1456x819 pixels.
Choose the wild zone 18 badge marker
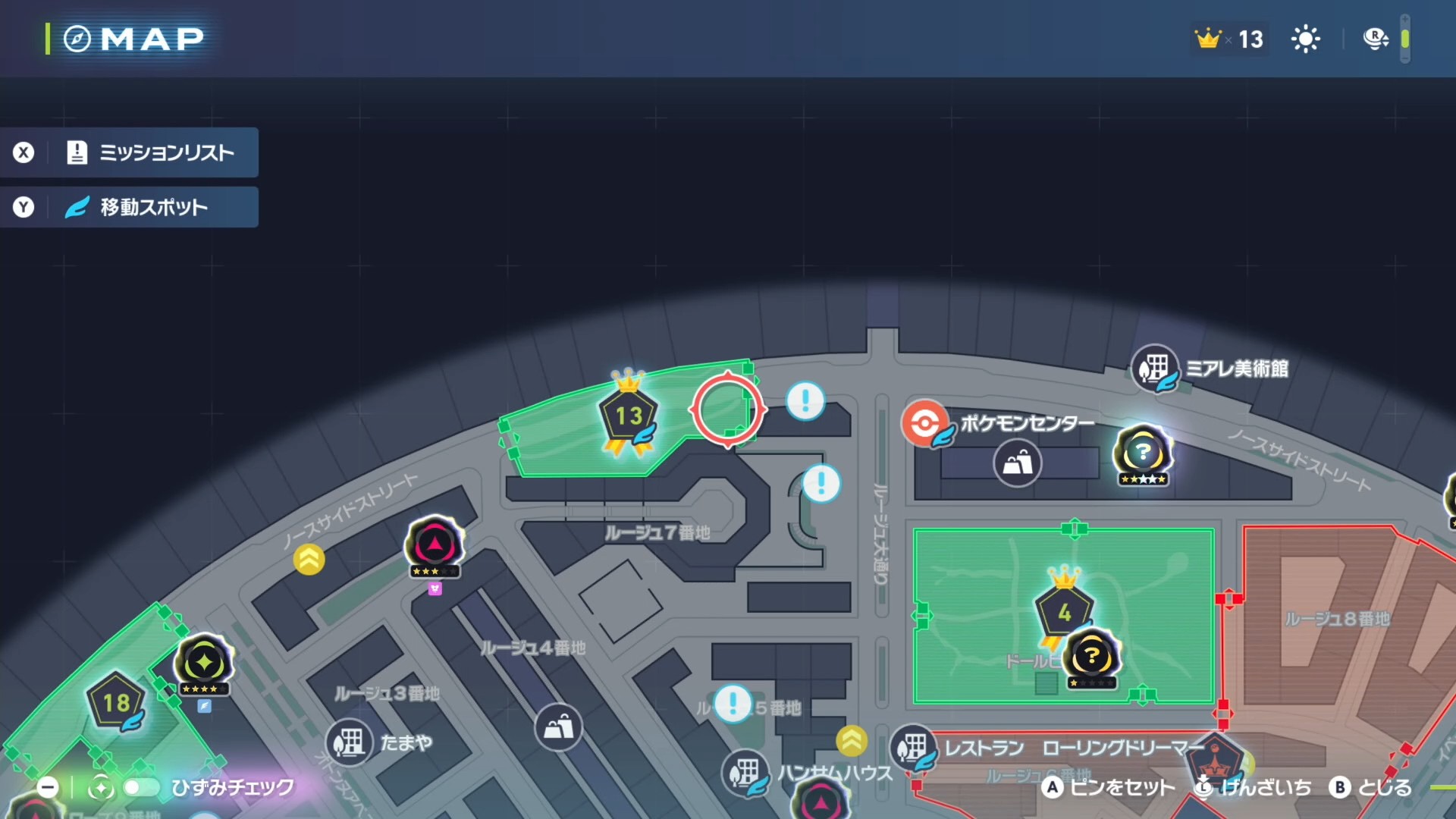pyautogui.click(x=116, y=701)
